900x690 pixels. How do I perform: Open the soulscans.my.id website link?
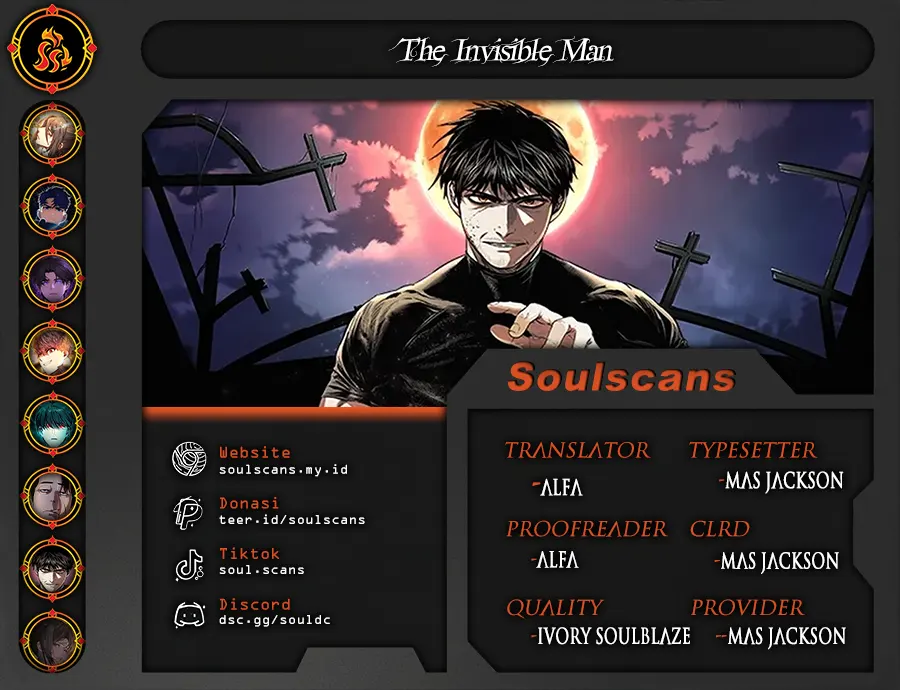click(283, 469)
